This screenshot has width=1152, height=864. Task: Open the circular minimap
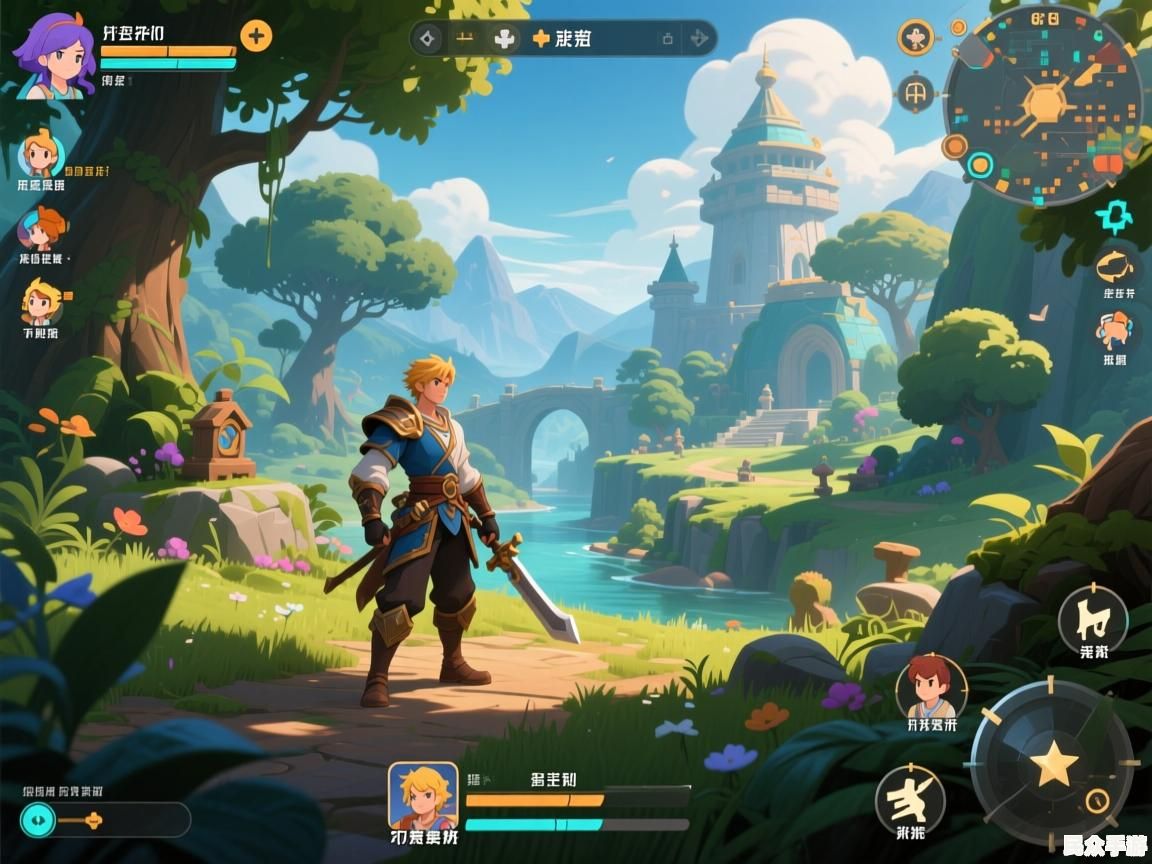pos(1043,104)
